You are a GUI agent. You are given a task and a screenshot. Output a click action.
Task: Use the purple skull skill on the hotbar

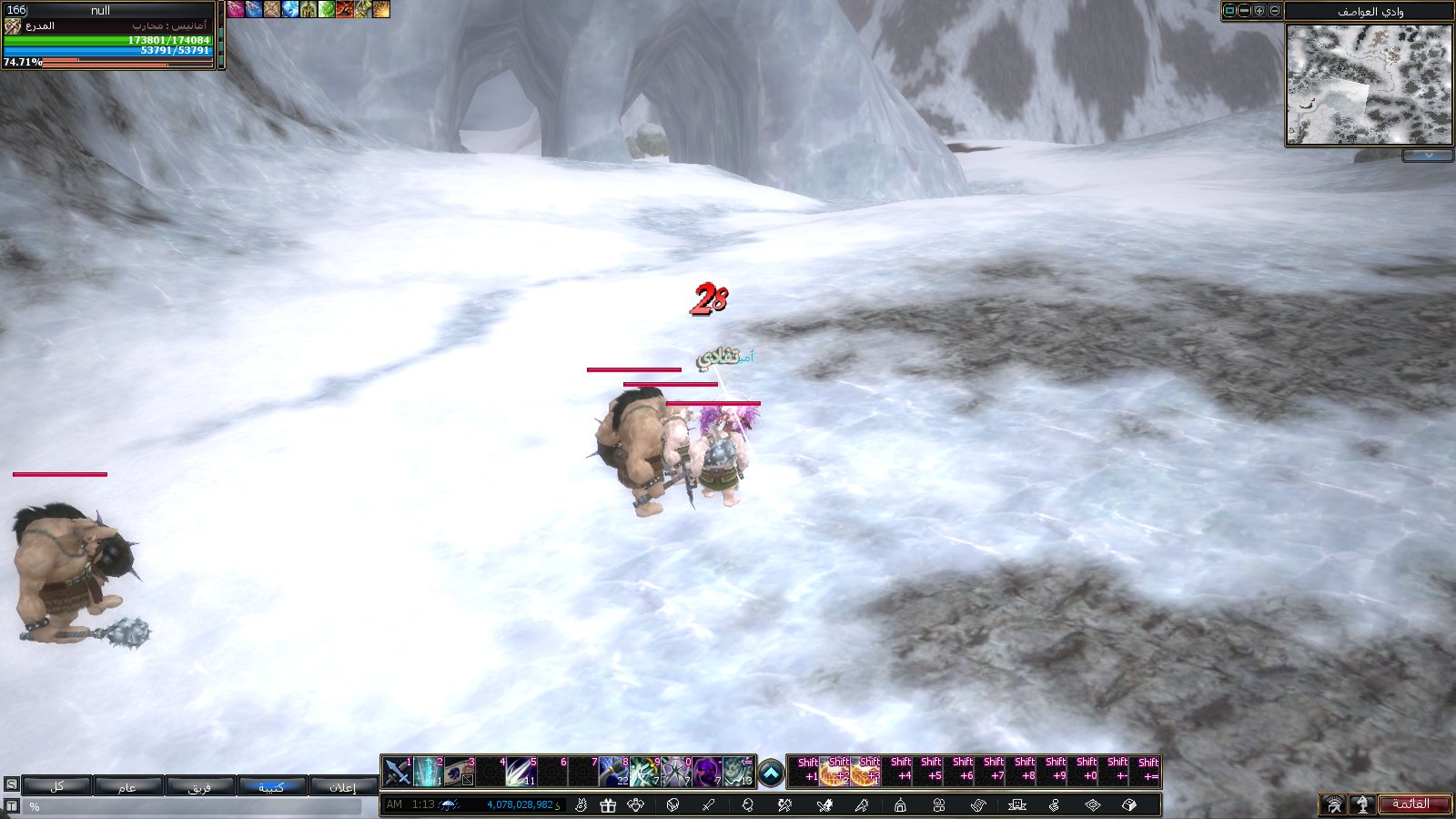tap(706, 772)
